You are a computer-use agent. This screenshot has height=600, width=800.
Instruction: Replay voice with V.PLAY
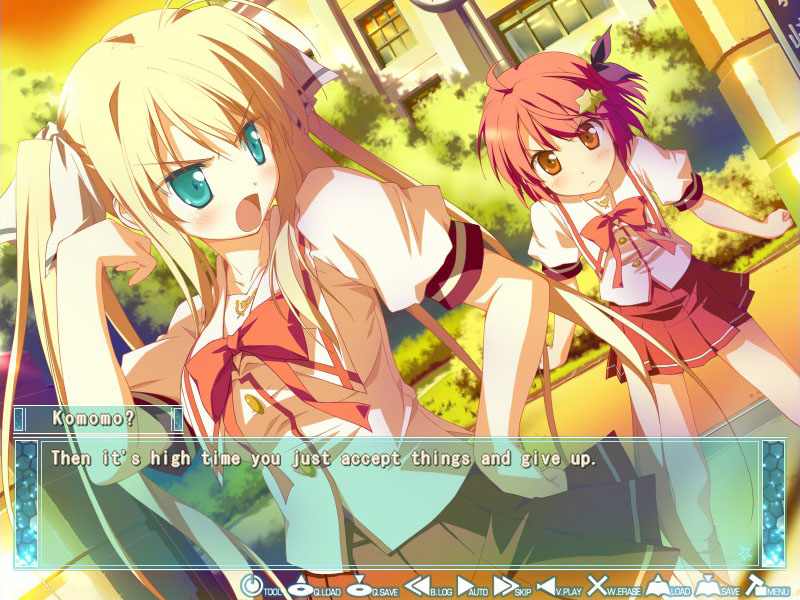[x=552, y=586]
